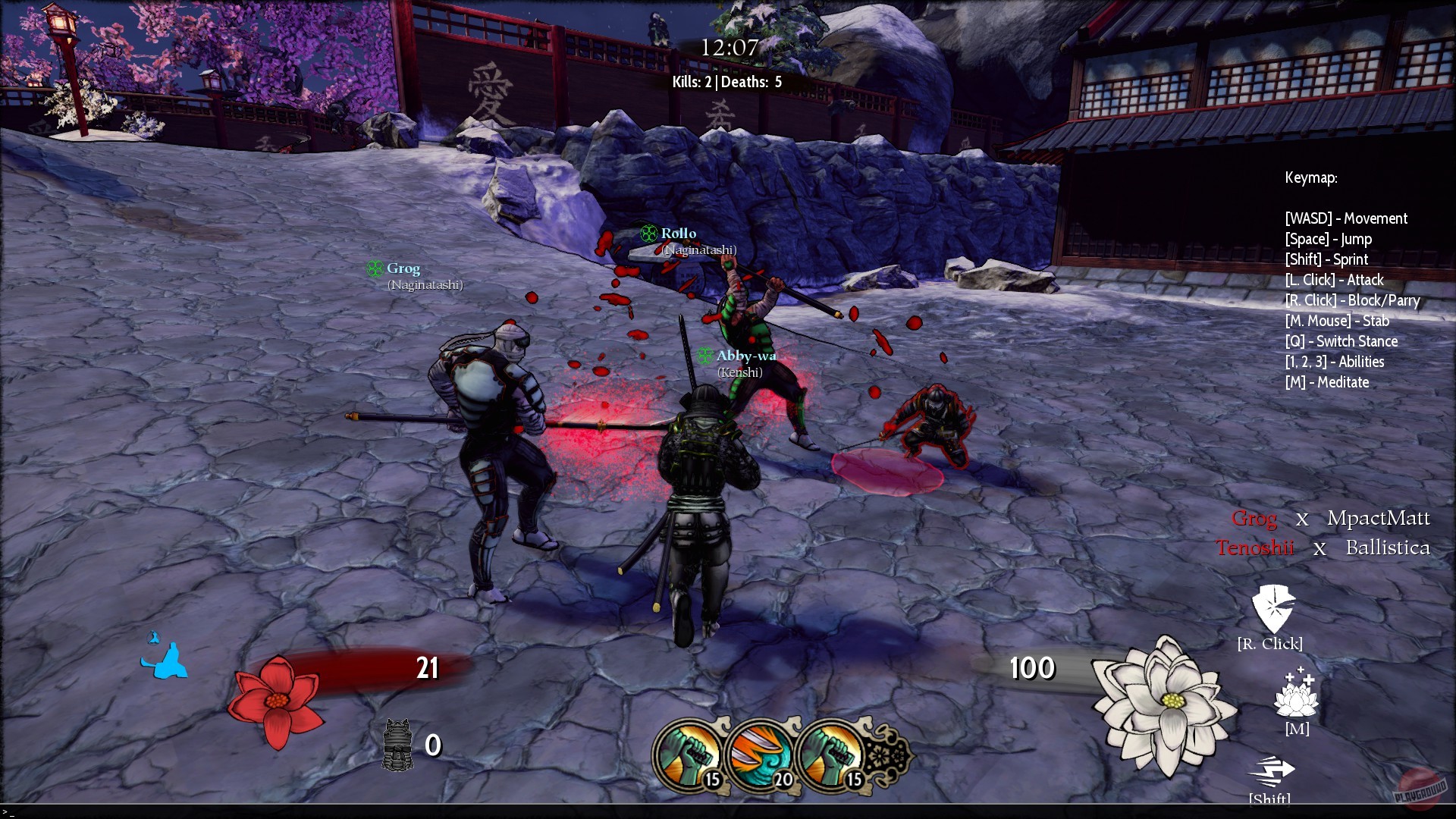Click the [M] Meditate keymap entry
The image size is (1456, 819).
(x=1326, y=382)
